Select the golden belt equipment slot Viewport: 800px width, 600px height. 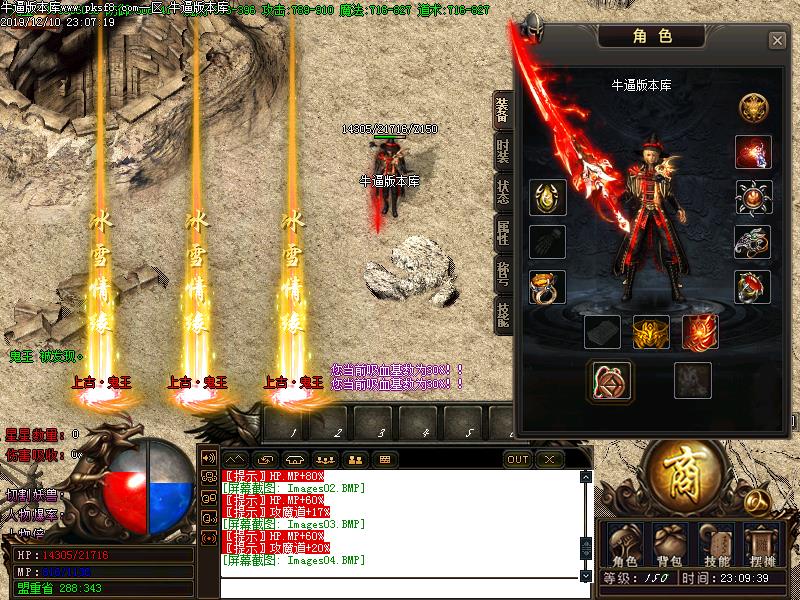click(651, 332)
